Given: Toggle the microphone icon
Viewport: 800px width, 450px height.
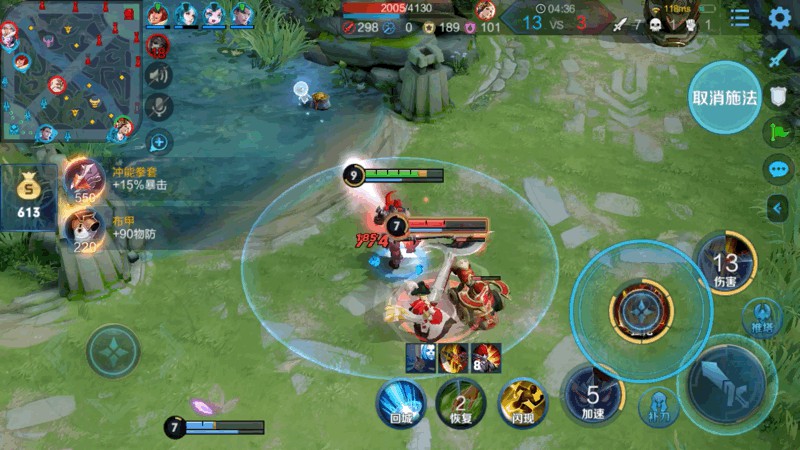Looking at the screenshot, I should point(158,107).
